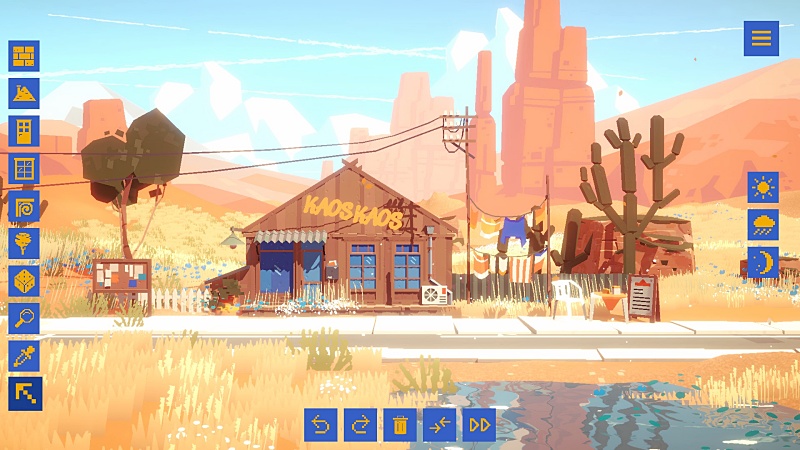
Task: Activate the magnifying glass tool
Action: coord(24,318)
